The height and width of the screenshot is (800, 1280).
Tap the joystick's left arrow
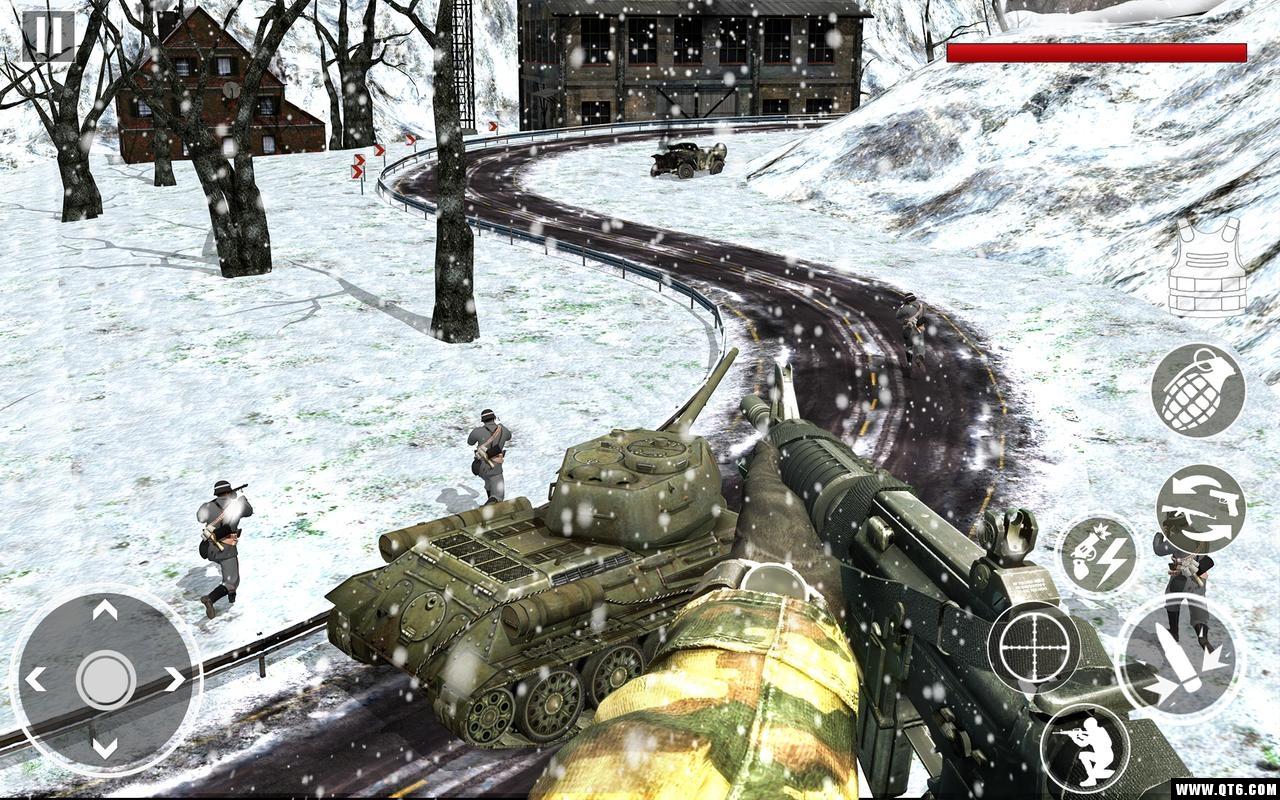pyautogui.click(x=35, y=680)
